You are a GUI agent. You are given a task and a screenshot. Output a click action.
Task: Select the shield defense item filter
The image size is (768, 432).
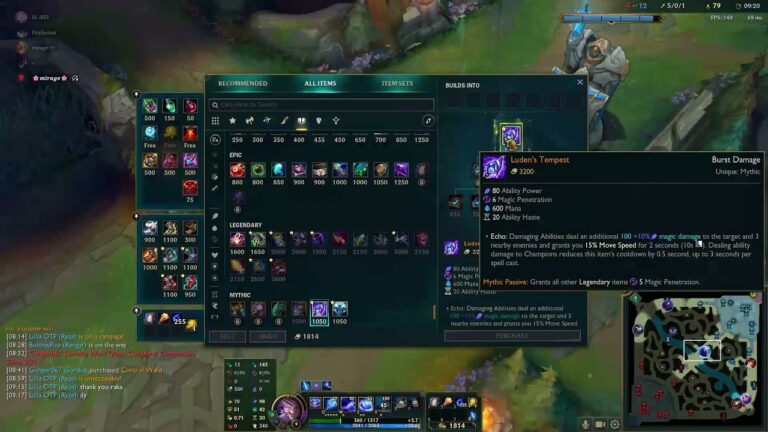(318, 121)
